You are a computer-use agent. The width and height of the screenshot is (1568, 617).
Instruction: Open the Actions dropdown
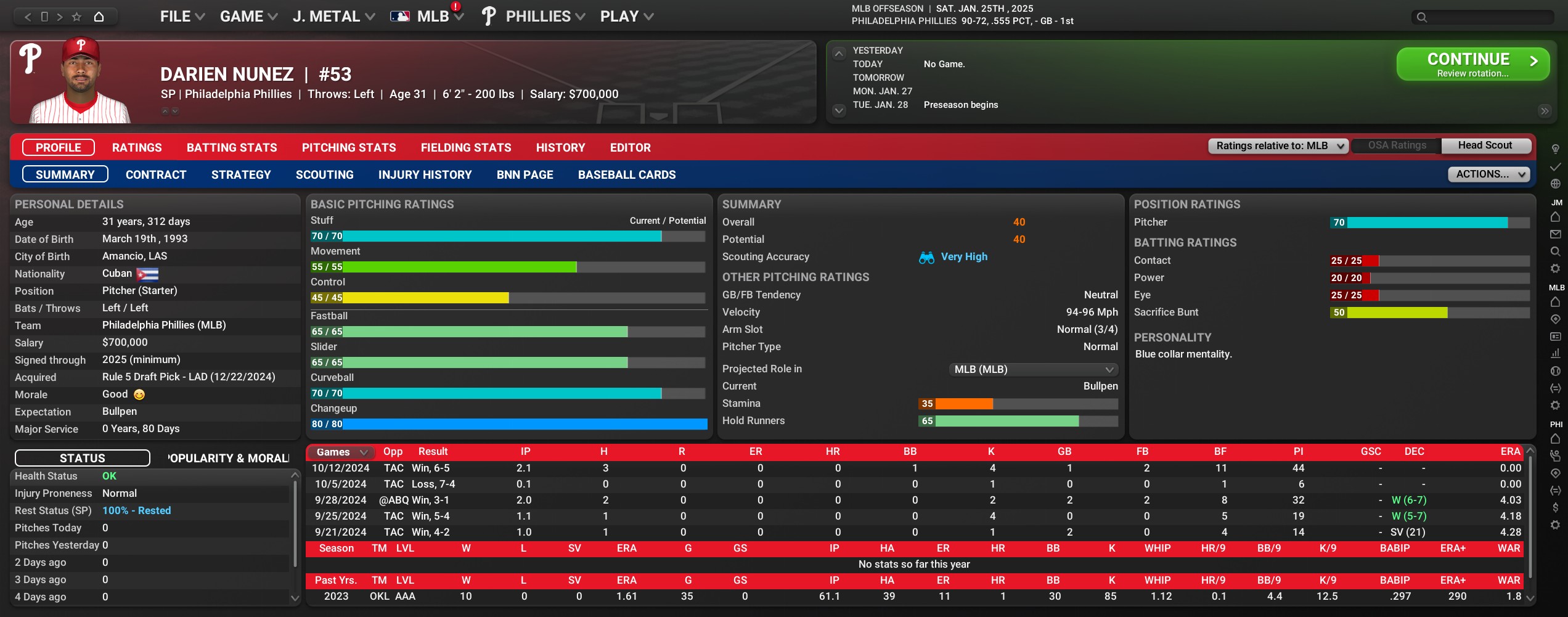pyautogui.click(x=1488, y=174)
